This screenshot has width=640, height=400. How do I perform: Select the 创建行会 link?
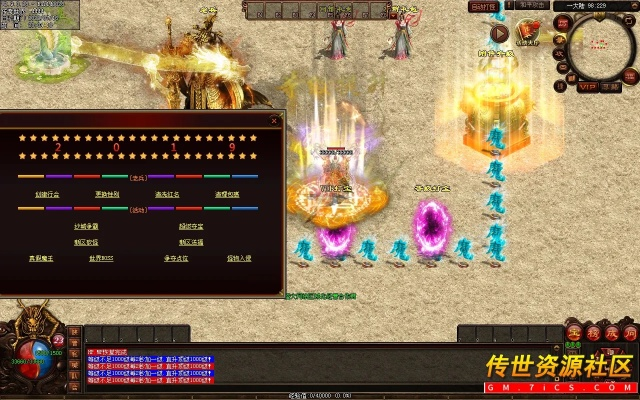(47, 194)
